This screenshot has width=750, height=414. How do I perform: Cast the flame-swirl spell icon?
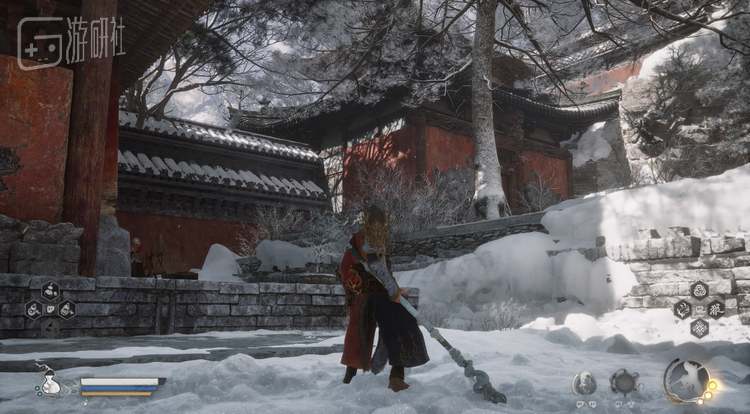[x=682, y=309]
